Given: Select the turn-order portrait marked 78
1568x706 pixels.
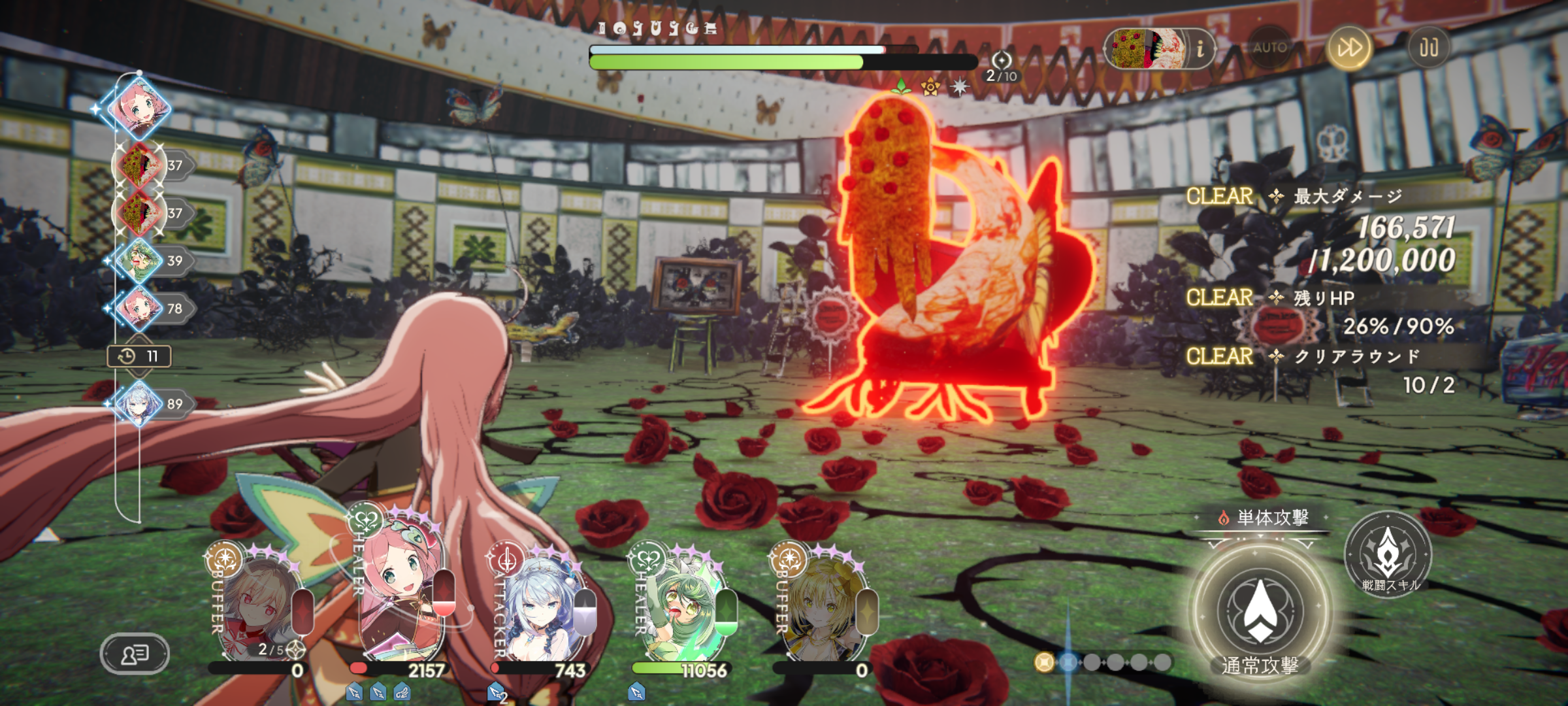Looking at the screenshot, I should [x=139, y=308].
